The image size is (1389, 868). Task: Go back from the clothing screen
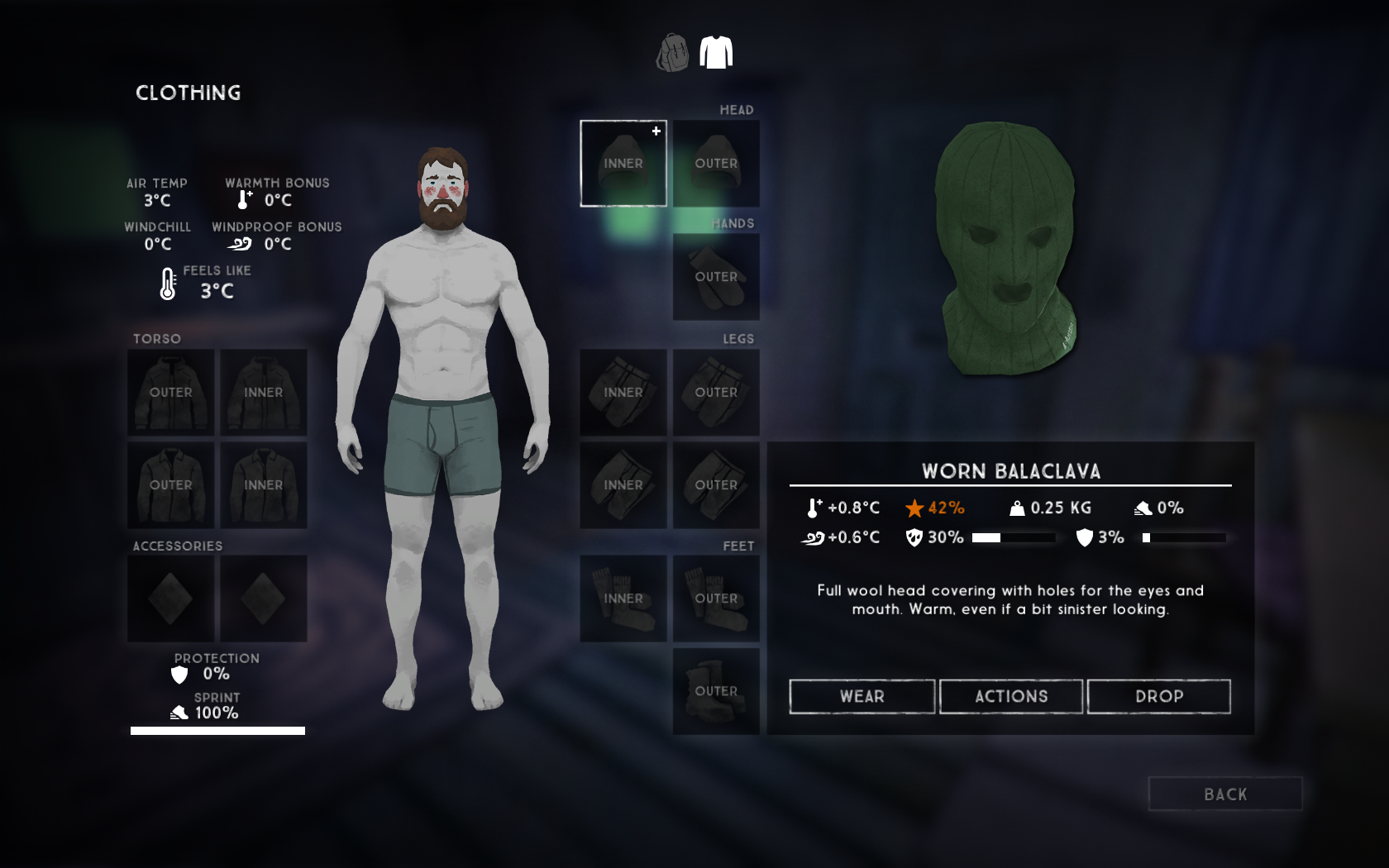pos(1224,794)
